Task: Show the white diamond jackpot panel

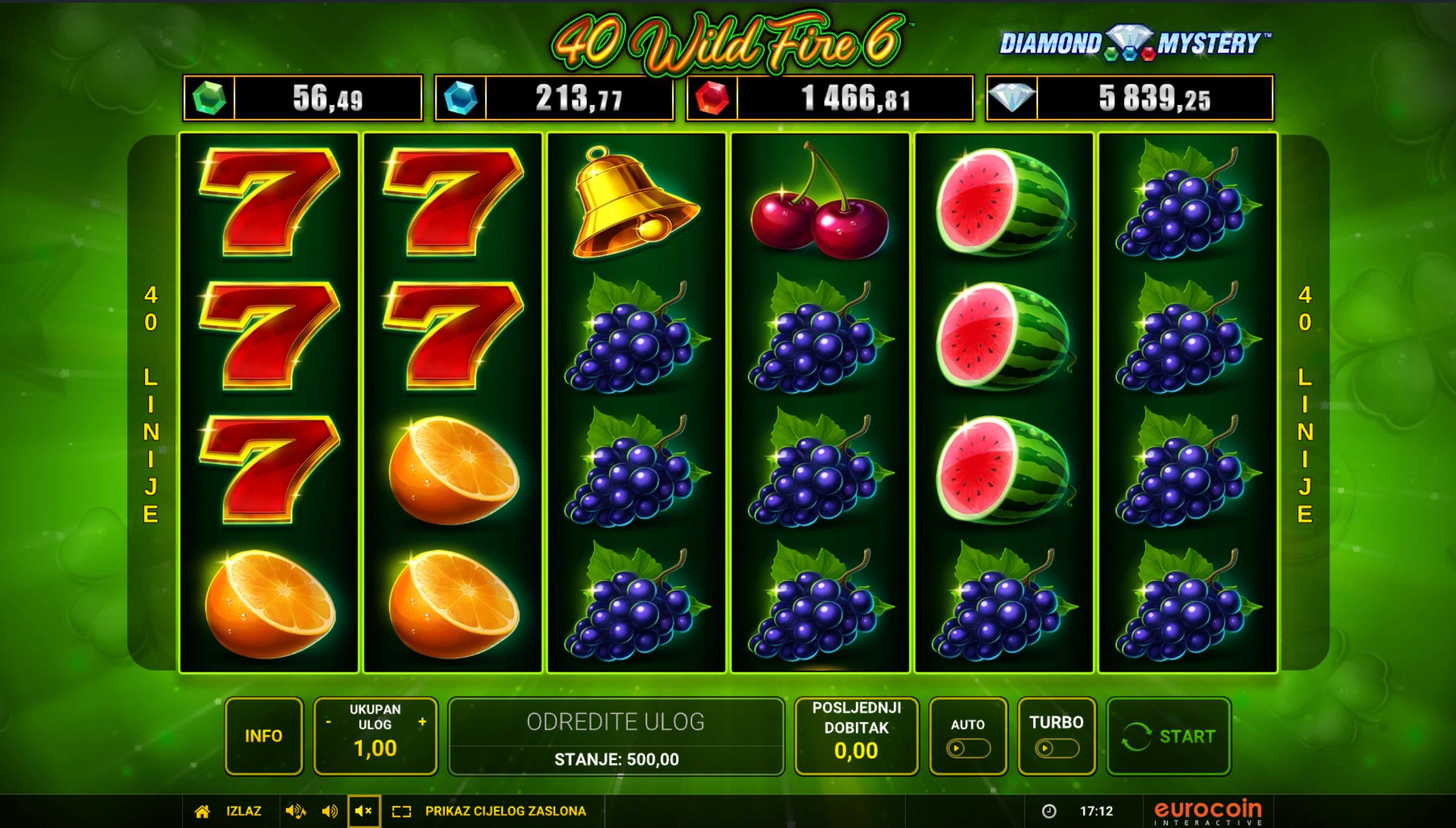Action: point(1129,98)
